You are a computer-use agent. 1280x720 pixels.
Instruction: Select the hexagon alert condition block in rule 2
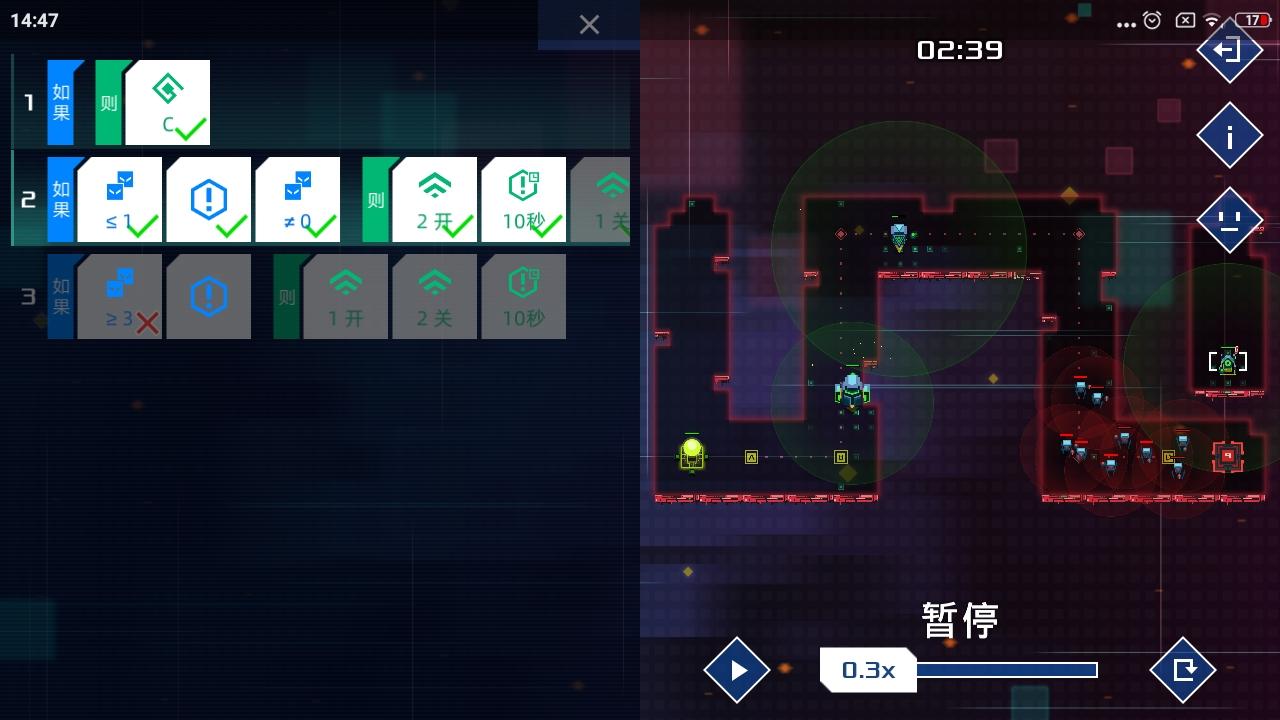pos(209,197)
